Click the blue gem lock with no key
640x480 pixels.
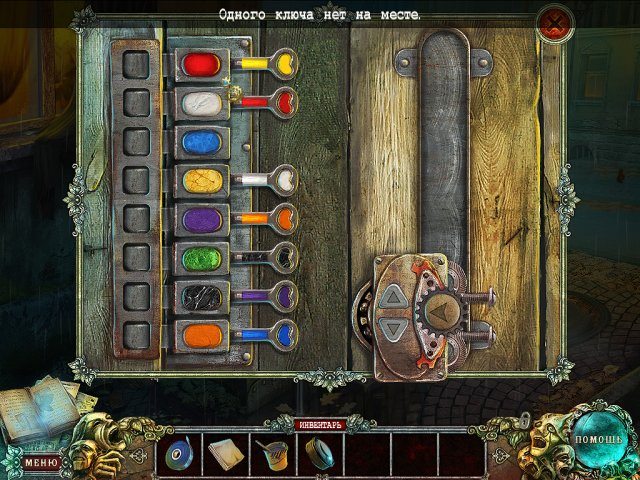[202, 140]
